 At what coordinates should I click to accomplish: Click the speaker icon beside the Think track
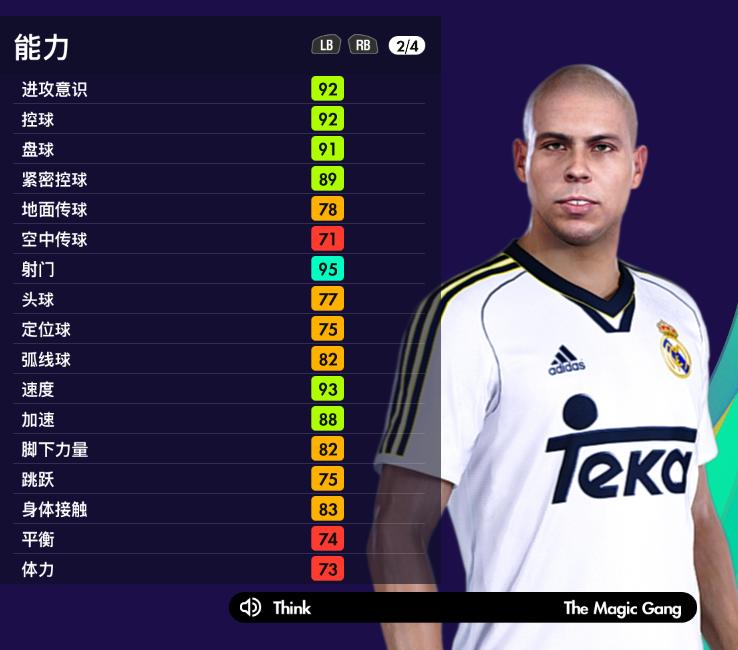coord(251,607)
